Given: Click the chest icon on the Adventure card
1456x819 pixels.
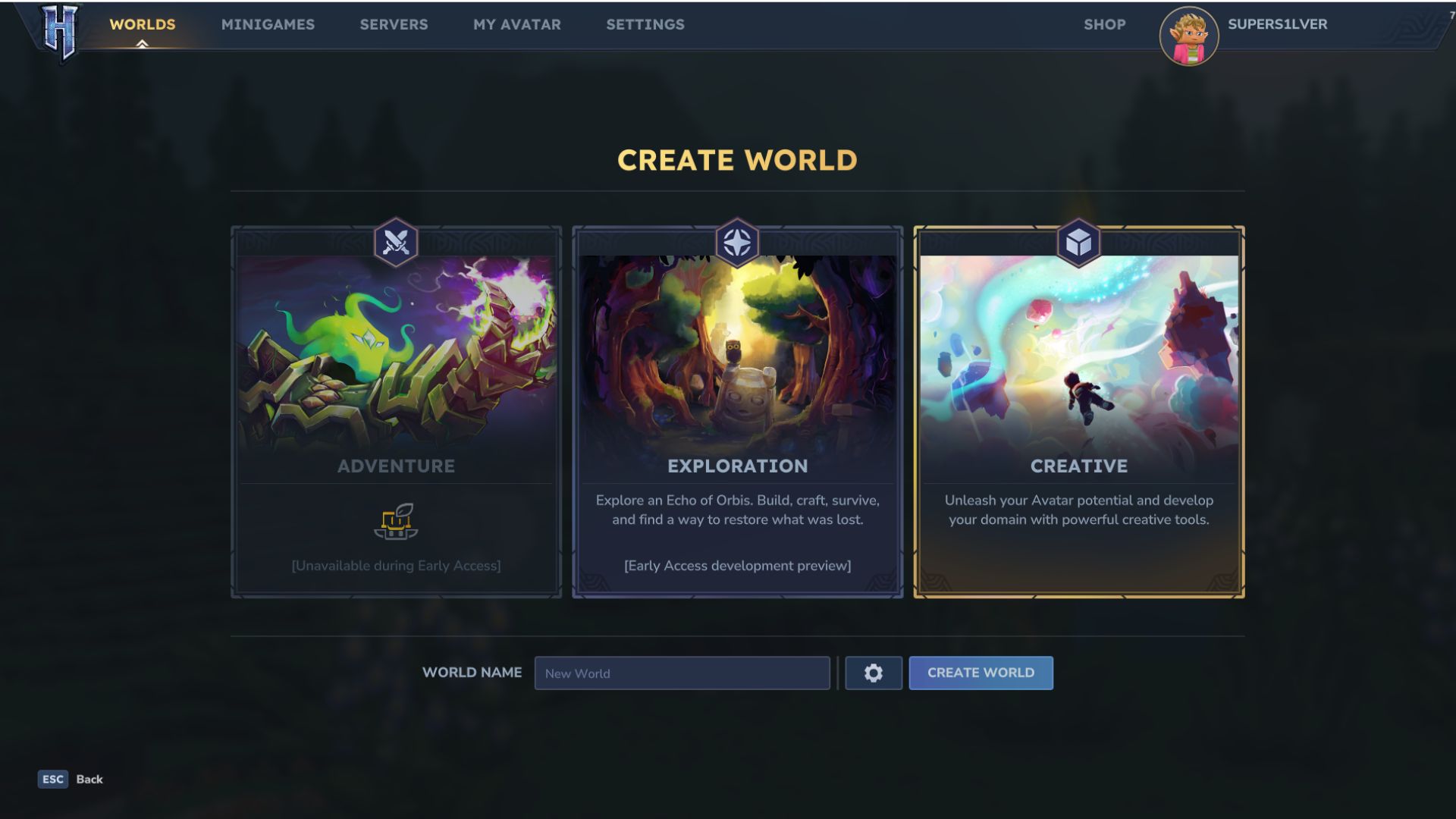Looking at the screenshot, I should point(395,522).
